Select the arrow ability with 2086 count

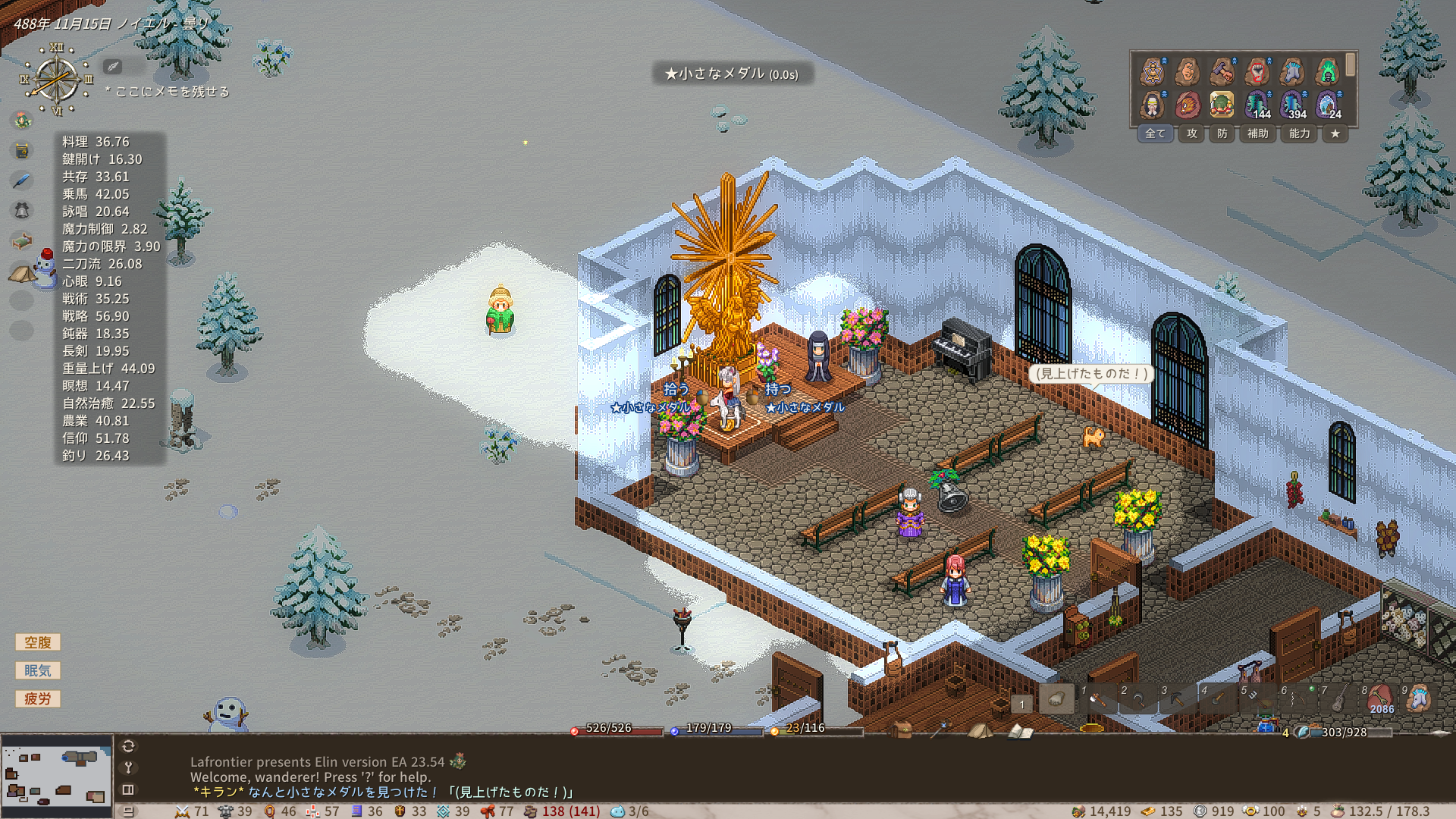click(1379, 699)
